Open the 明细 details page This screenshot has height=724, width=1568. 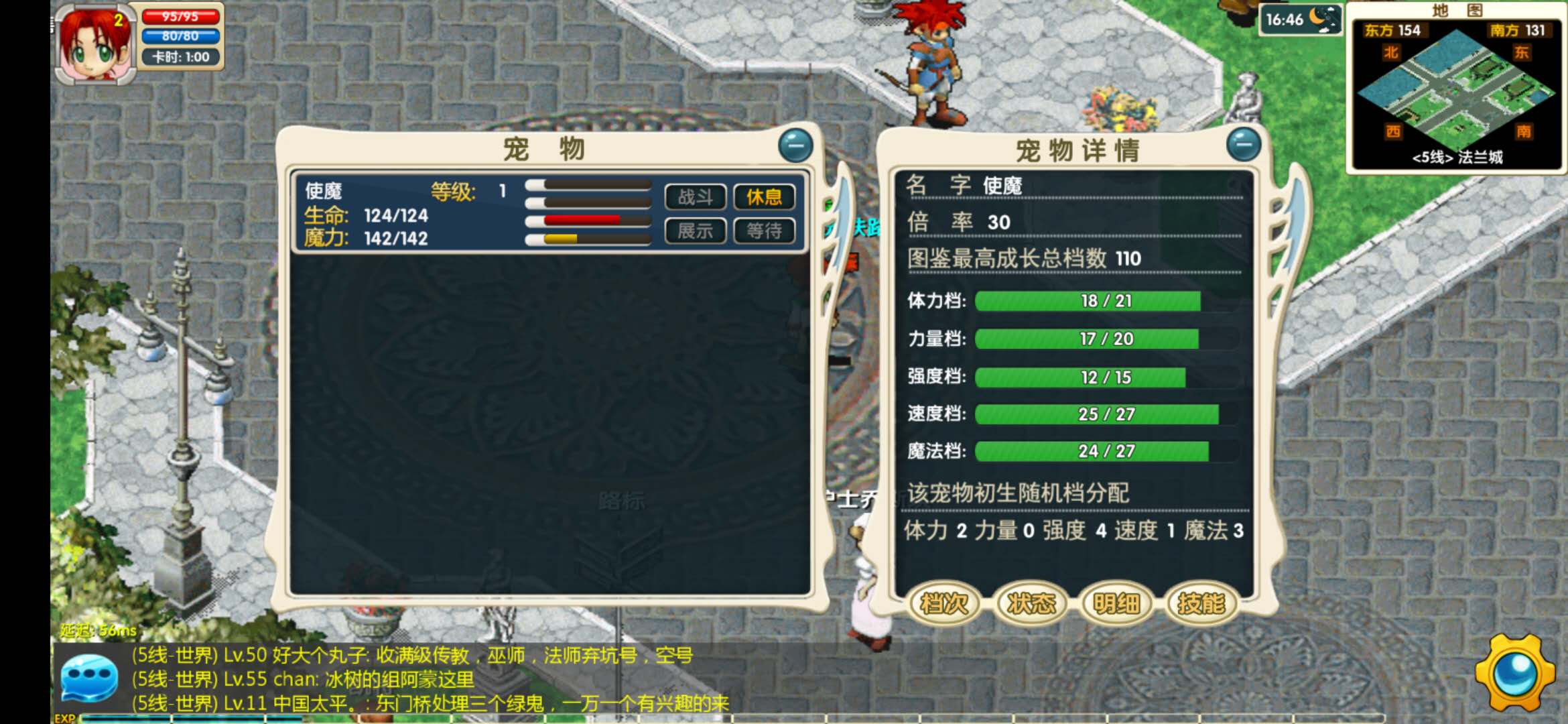point(1115,603)
